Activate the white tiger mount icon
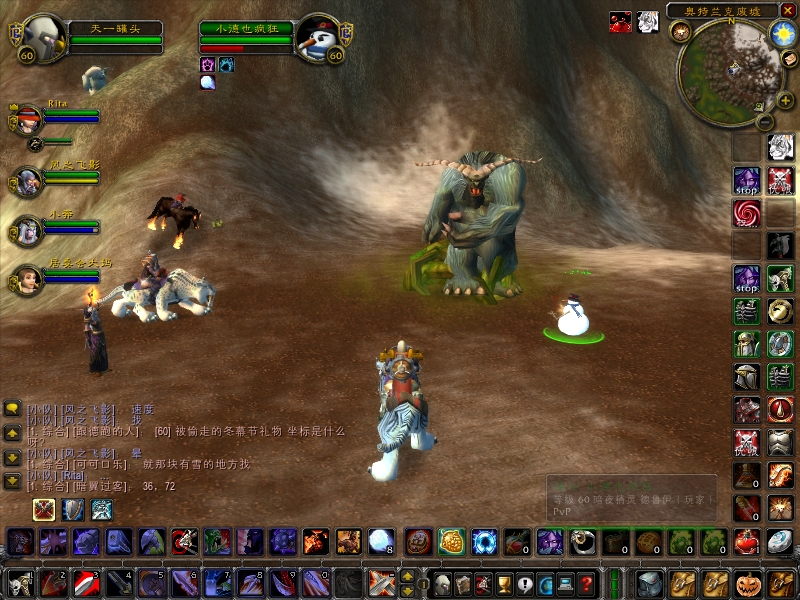800x600 pixels. coord(101,511)
